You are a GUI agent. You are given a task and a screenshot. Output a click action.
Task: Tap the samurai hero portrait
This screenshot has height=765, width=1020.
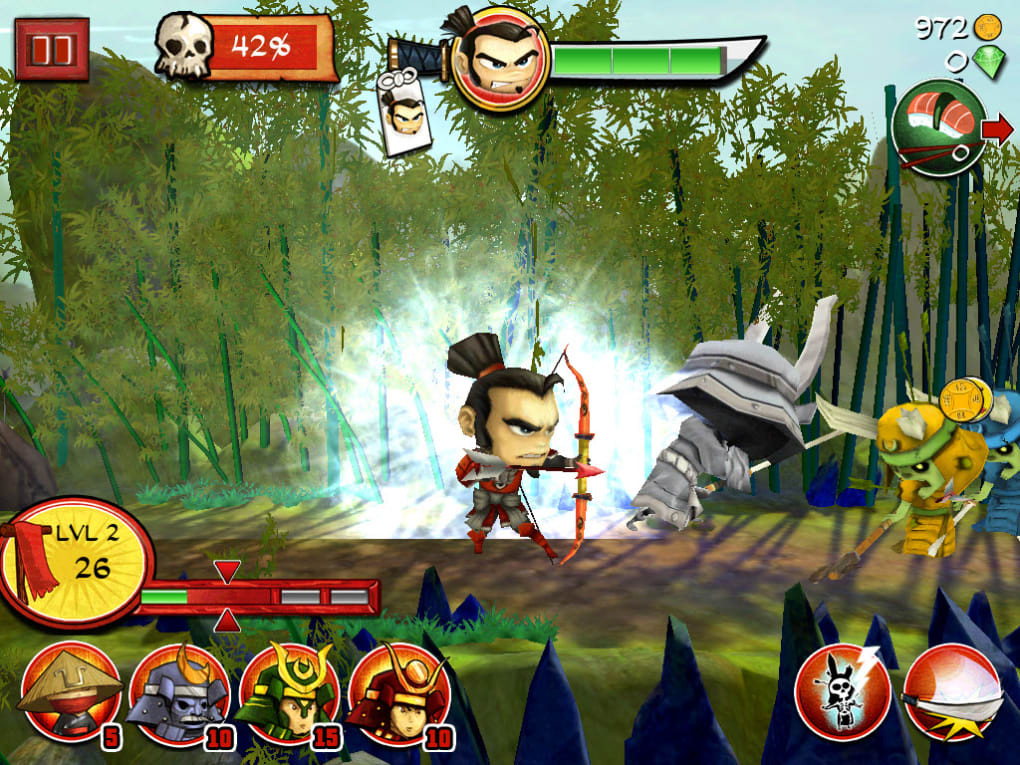500,59
